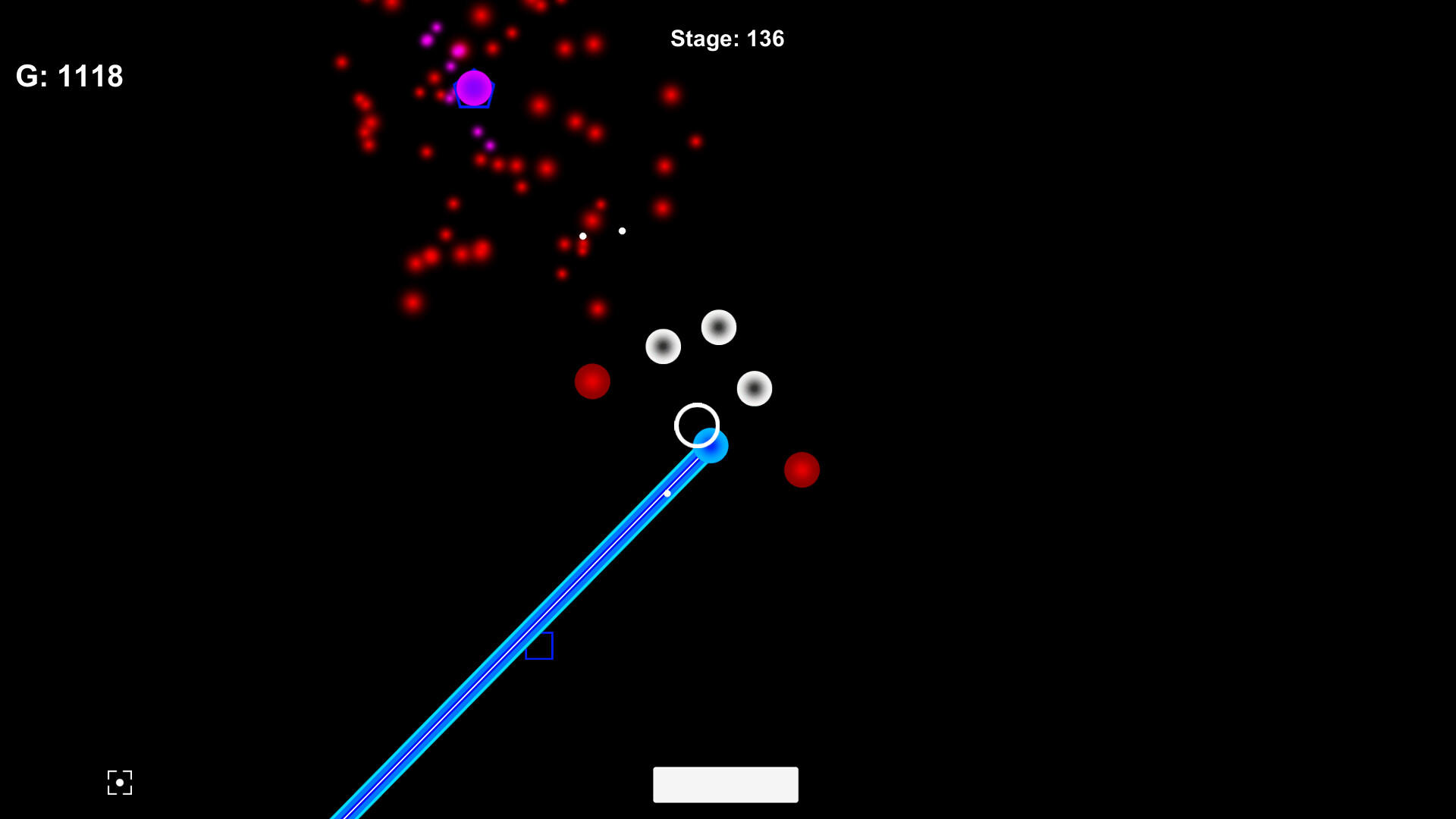This screenshot has height=819, width=1456.
Task: Click the left small white dot mid-screen
Action: pos(582,236)
